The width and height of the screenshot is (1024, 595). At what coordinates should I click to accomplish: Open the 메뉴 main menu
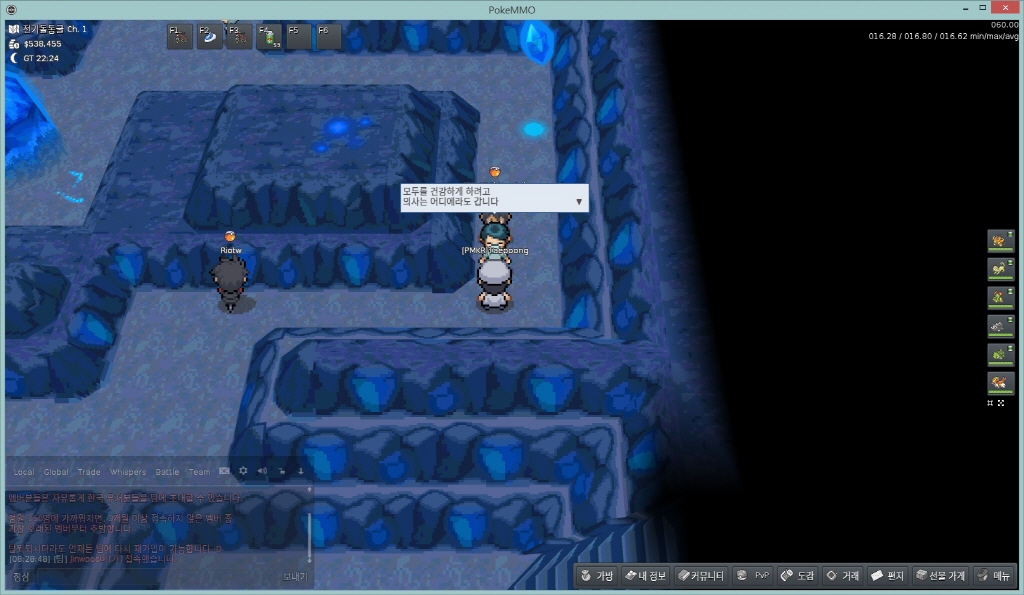click(994, 575)
